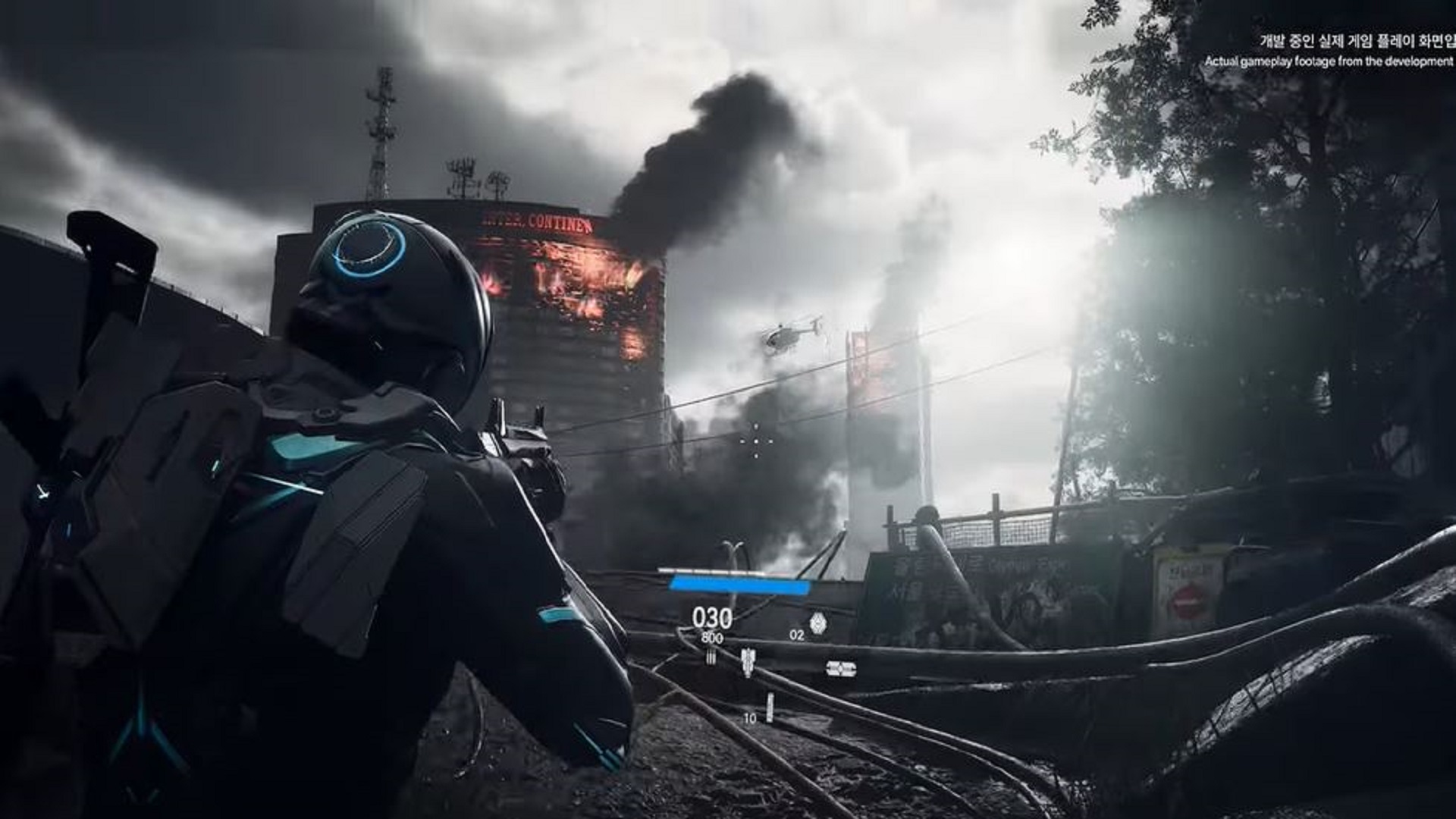Open the item quantity display labeled 10
Image resolution: width=1456 pixels, height=819 pixels.
751,719
